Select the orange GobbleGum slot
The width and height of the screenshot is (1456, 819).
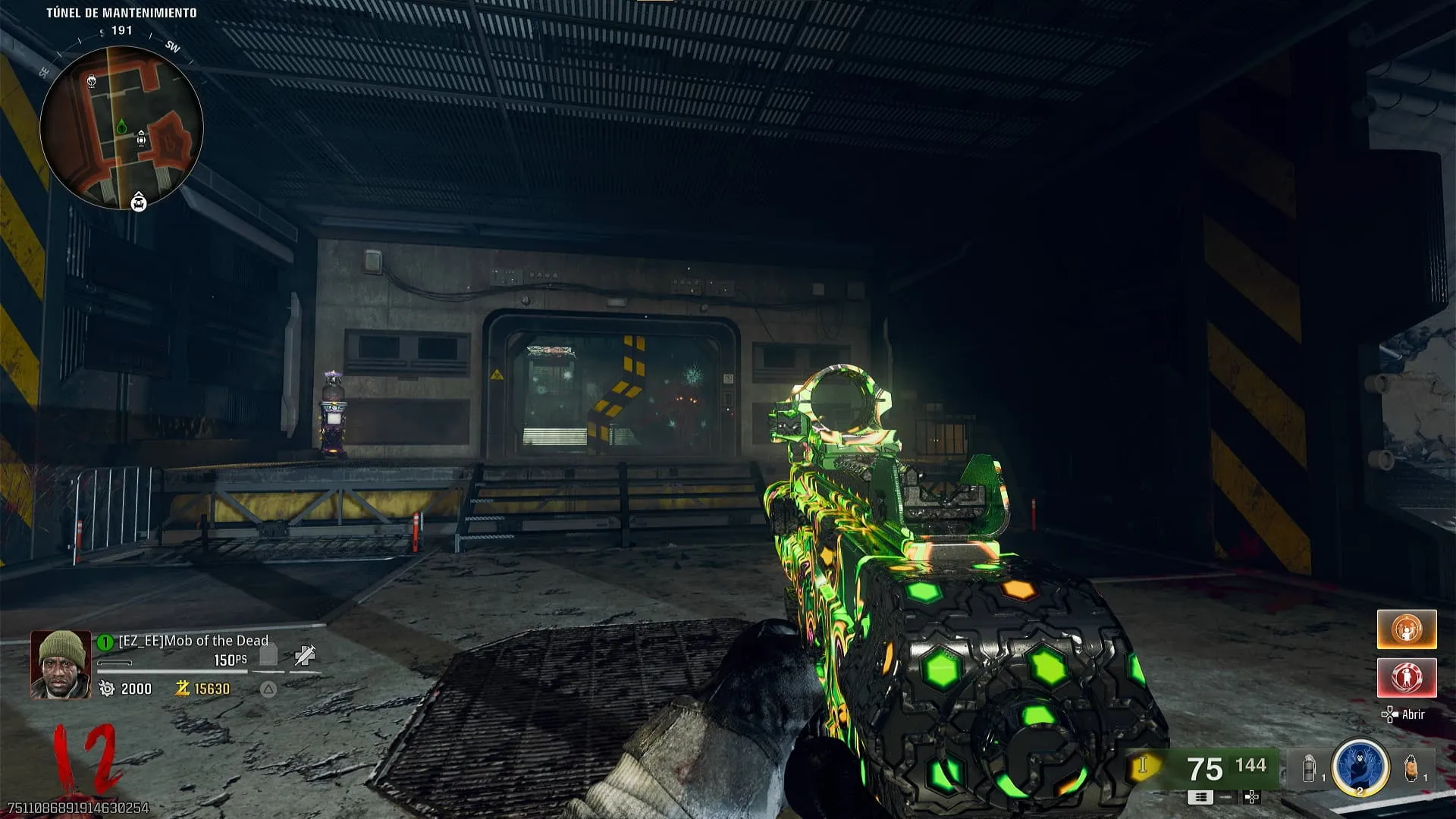click(1407, 629)
